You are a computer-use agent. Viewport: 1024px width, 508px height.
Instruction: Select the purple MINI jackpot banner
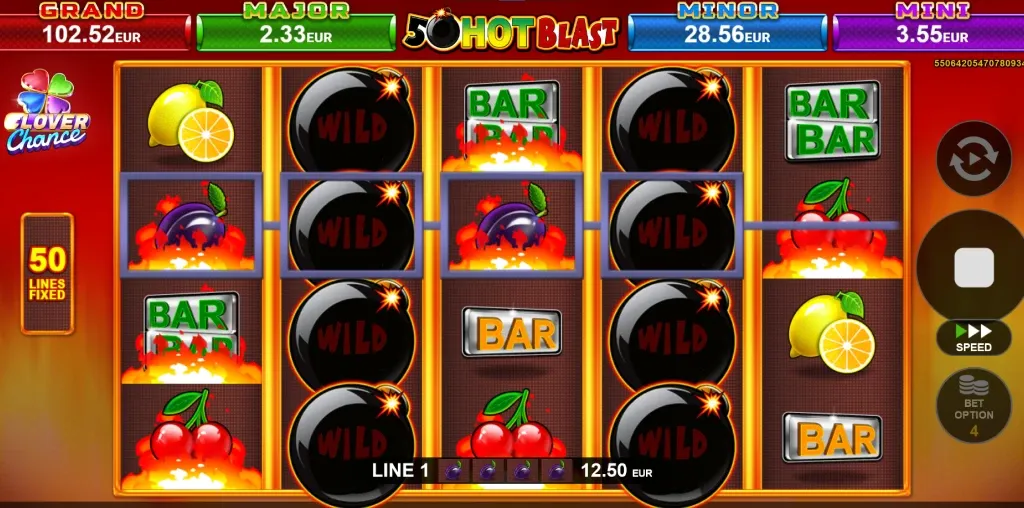coord(930,27)
